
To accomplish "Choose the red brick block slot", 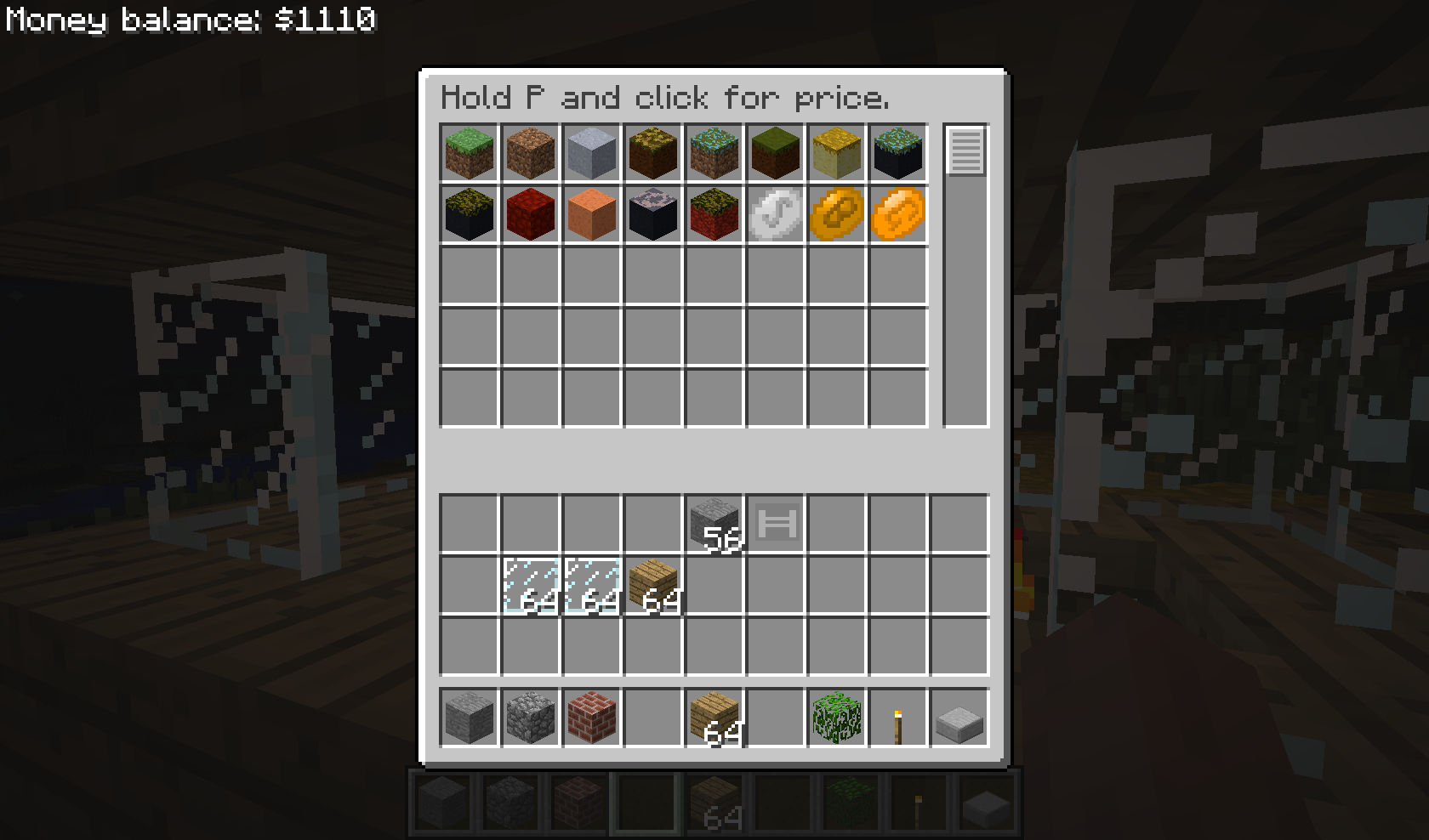I will tap(592, 718).
